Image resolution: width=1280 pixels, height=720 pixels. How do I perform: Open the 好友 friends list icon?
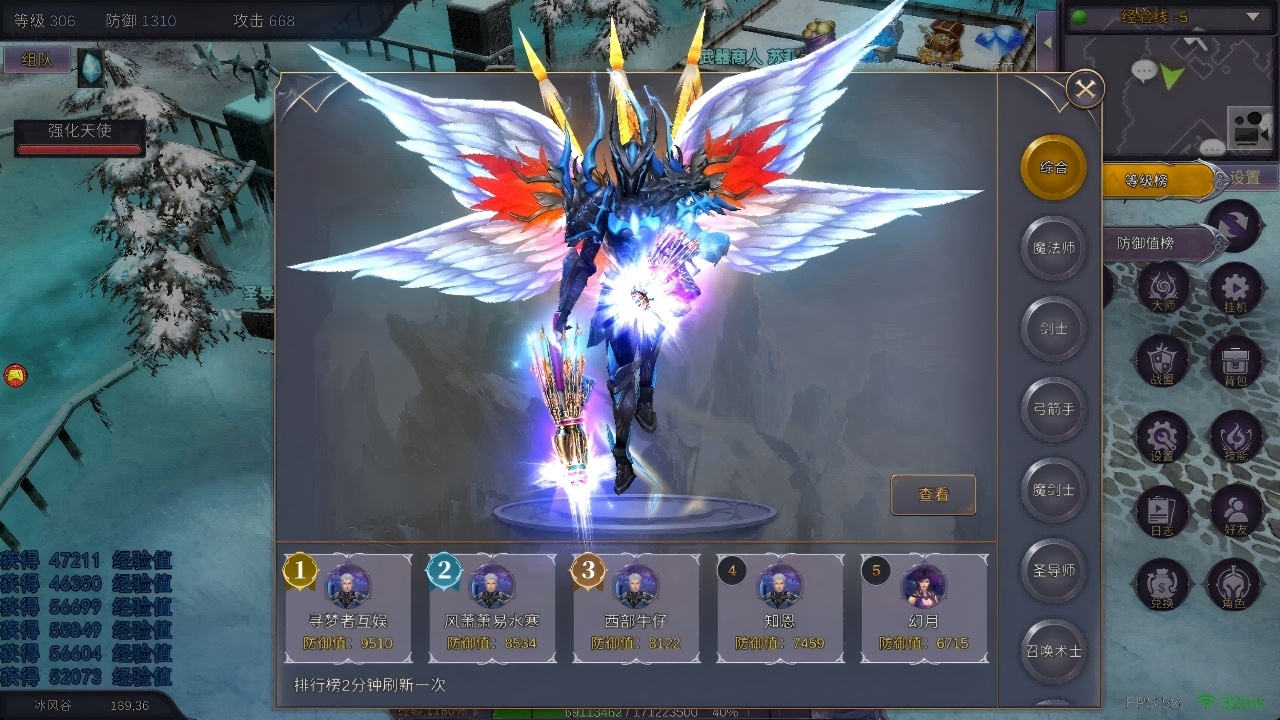pos(1236,511)
